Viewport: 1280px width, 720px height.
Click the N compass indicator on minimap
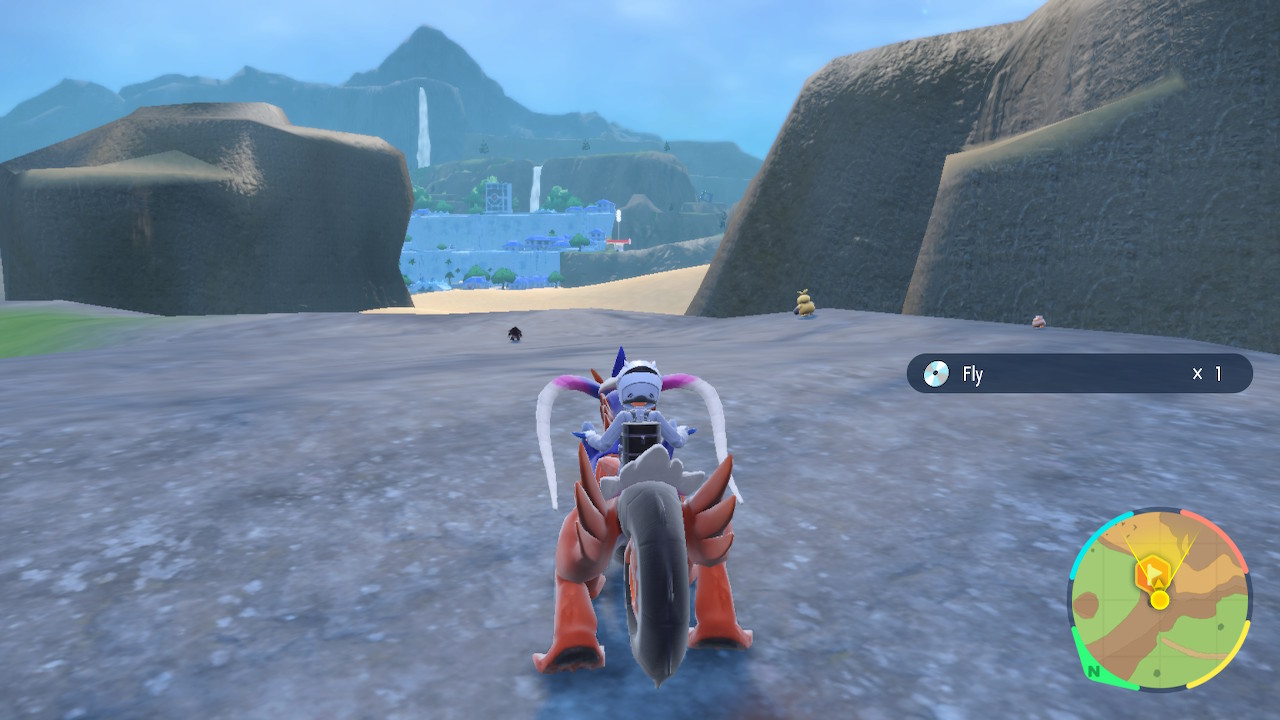pos(1092,671)
